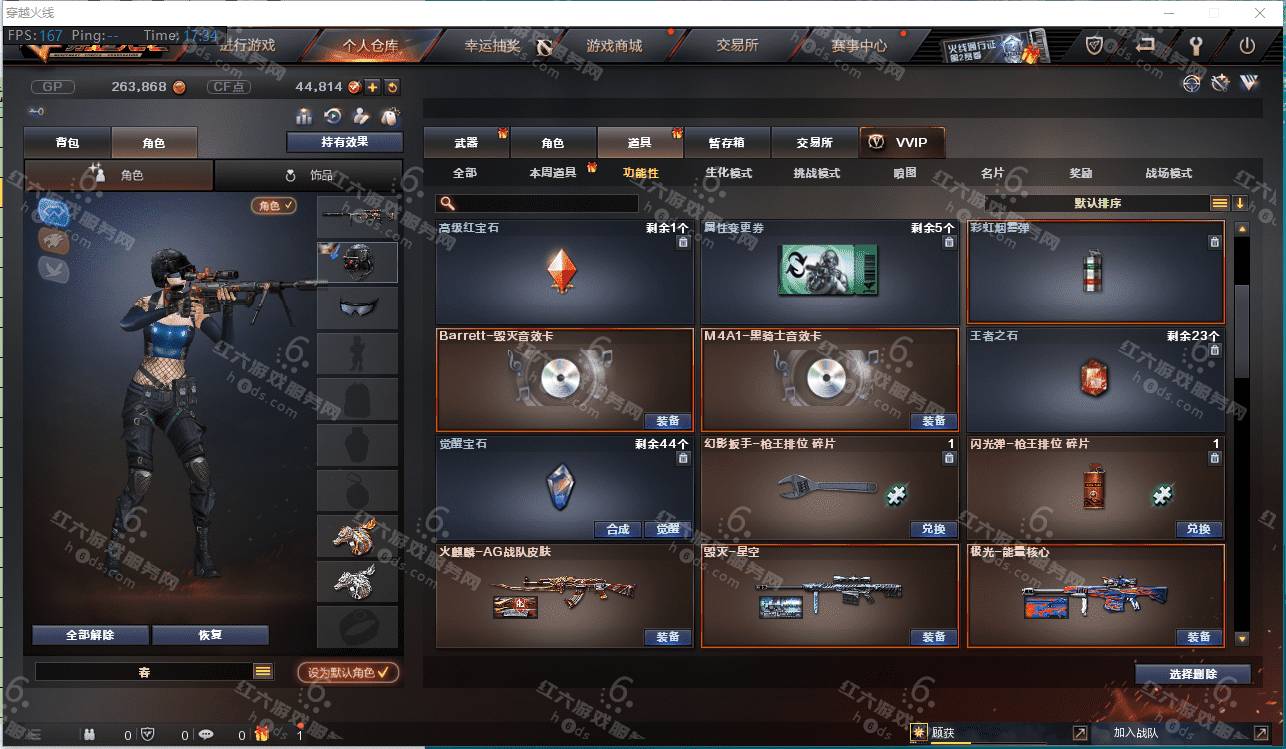Redeem the 幻影扳手 fragment with 兑换
Image resolution: width=1286 pixels, height=749 pixels.
(933, 529)
